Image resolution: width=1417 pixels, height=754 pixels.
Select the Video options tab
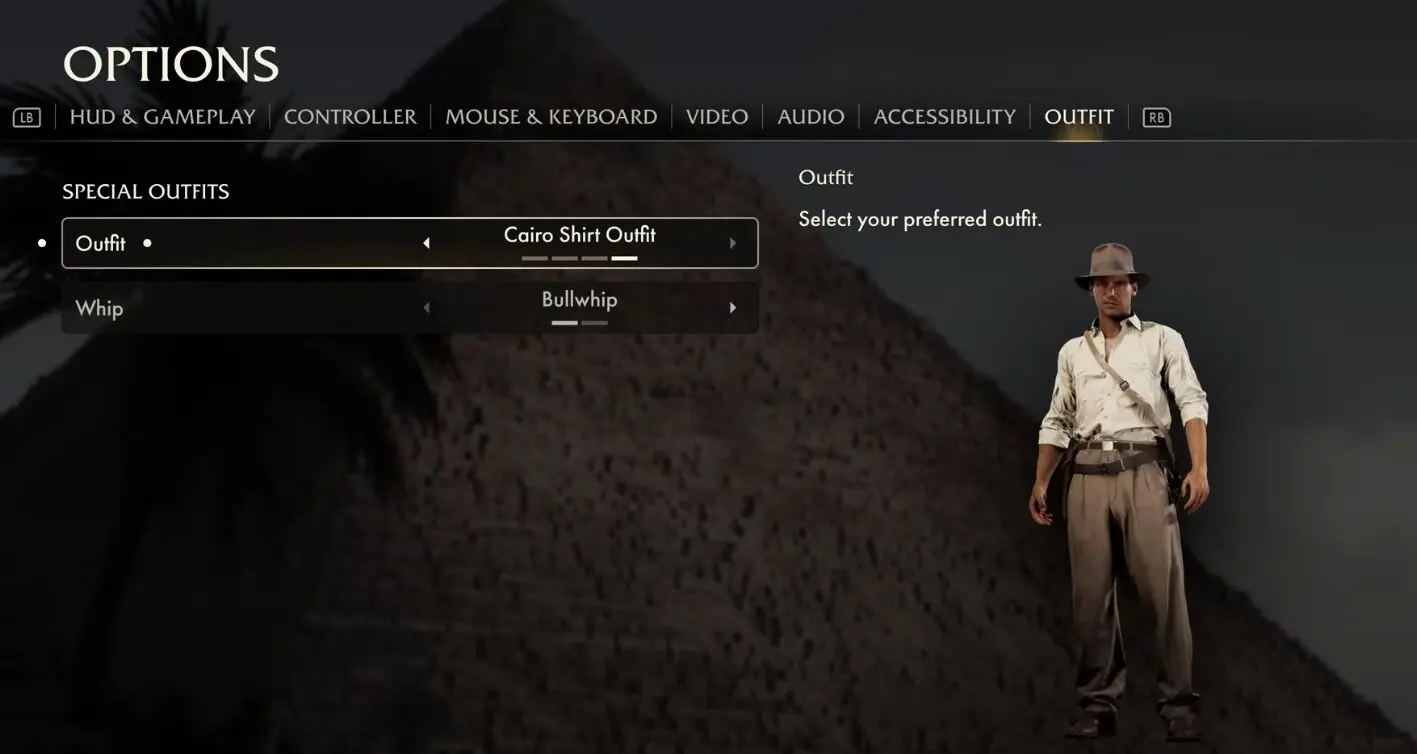(717, 117)
